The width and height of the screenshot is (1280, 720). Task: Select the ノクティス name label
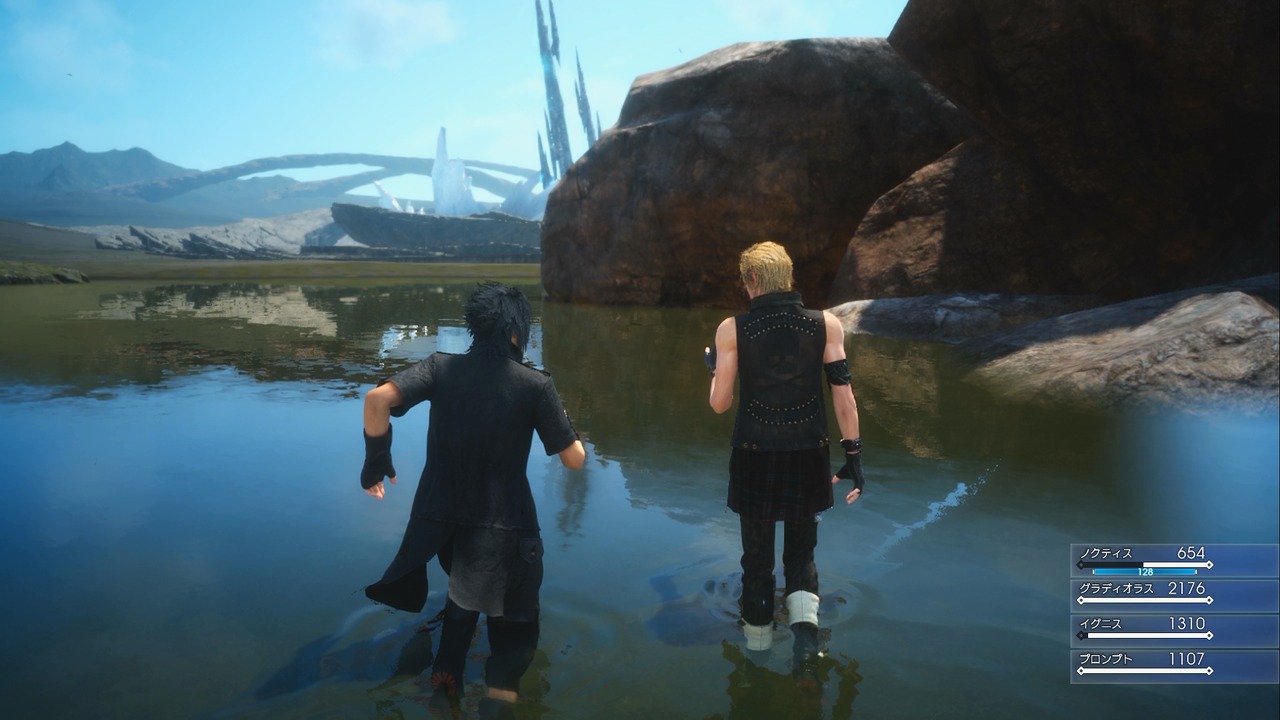pyautogui.click(x=1105, y=552)
